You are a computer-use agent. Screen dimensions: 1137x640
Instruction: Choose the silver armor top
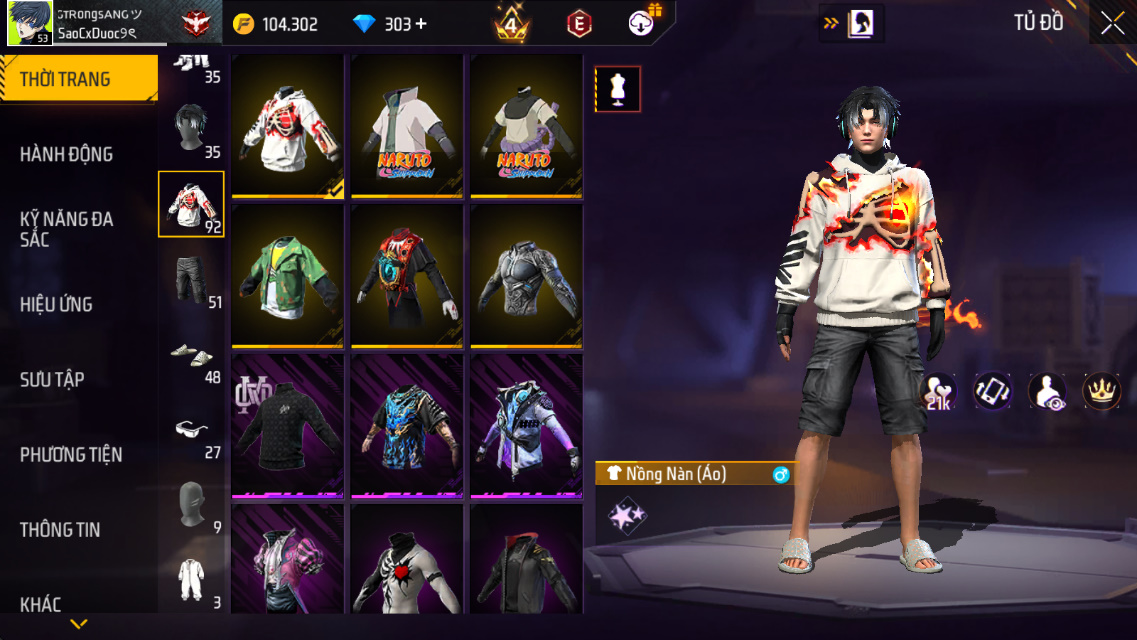point(526,274)
